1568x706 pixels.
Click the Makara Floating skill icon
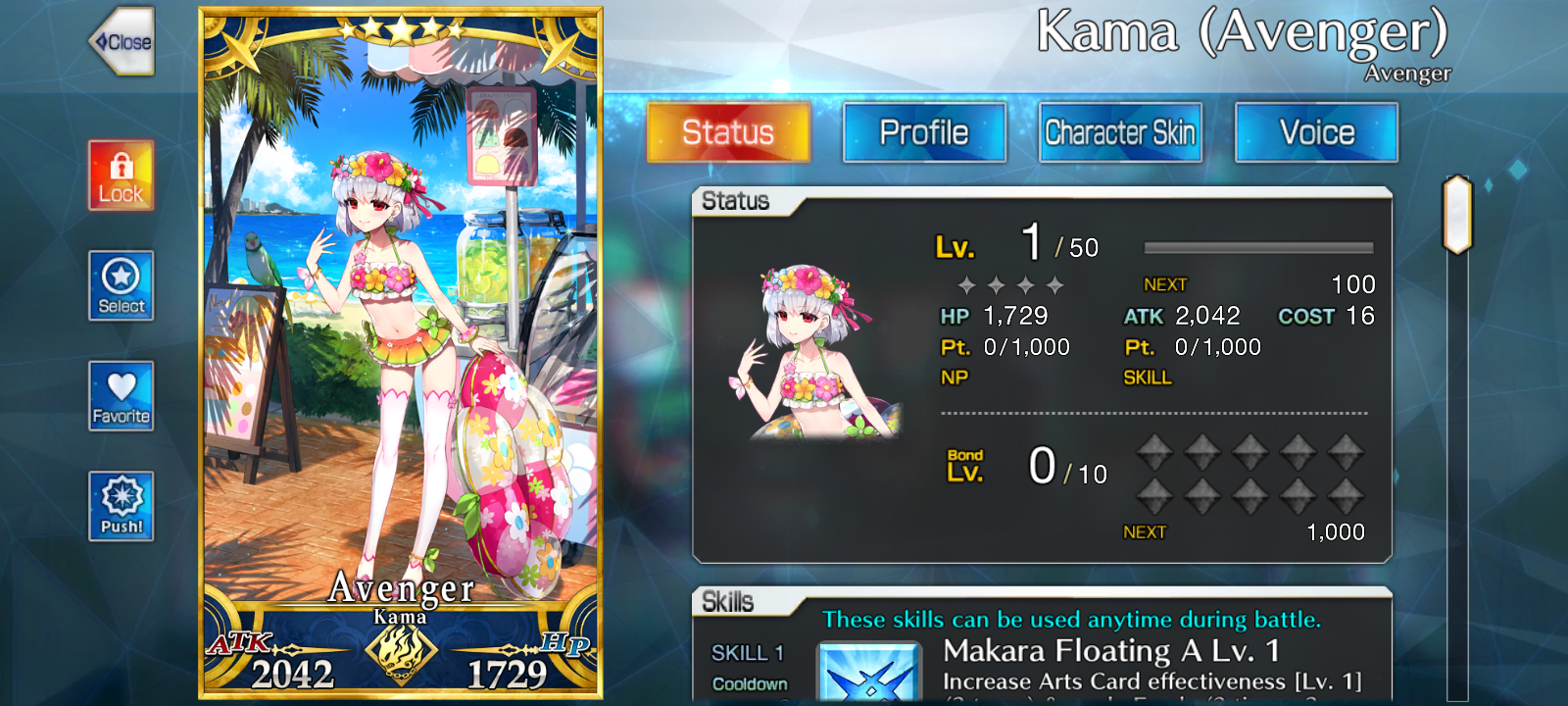(868, 673)
